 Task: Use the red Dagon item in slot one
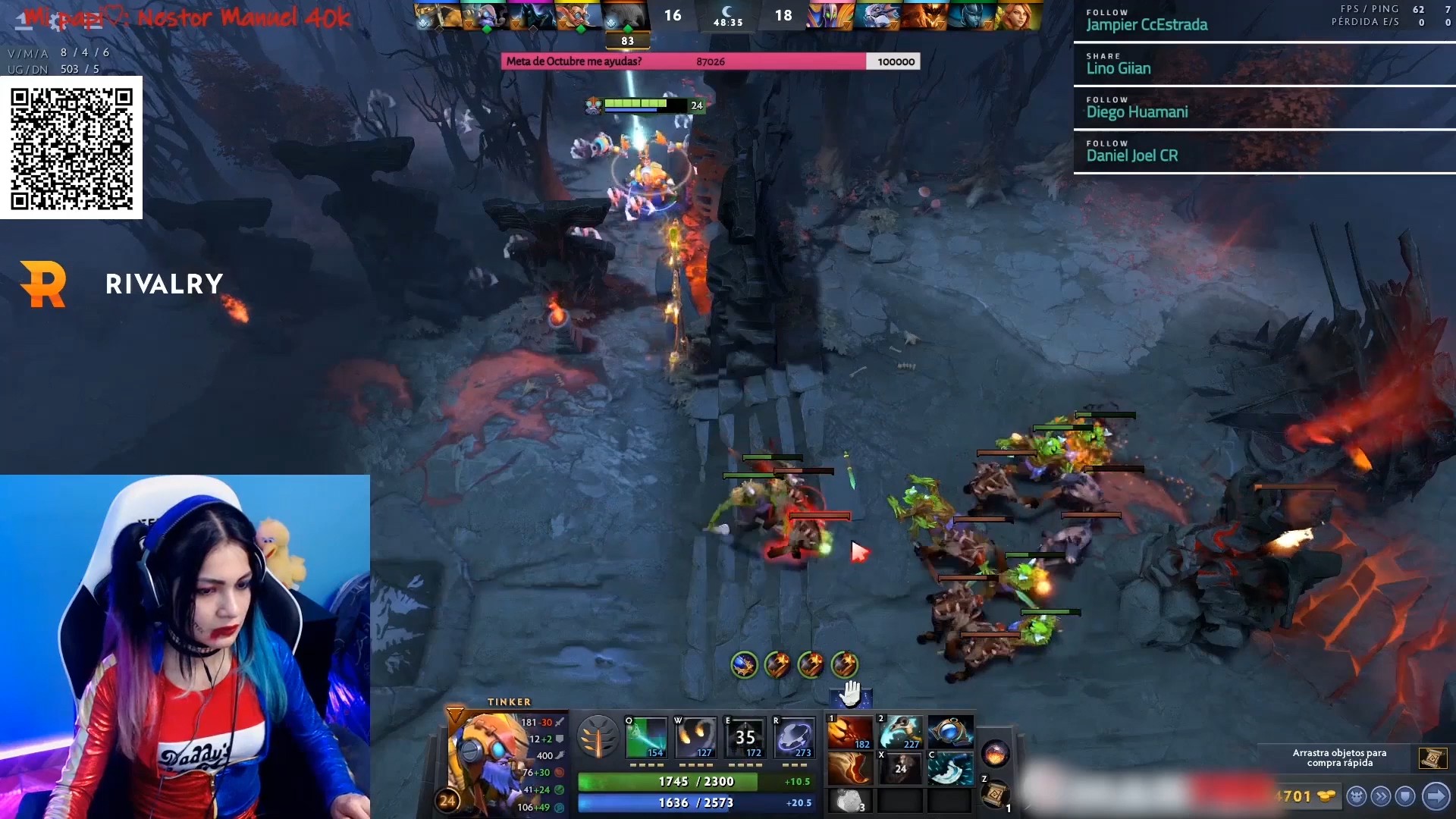[850, 733]
